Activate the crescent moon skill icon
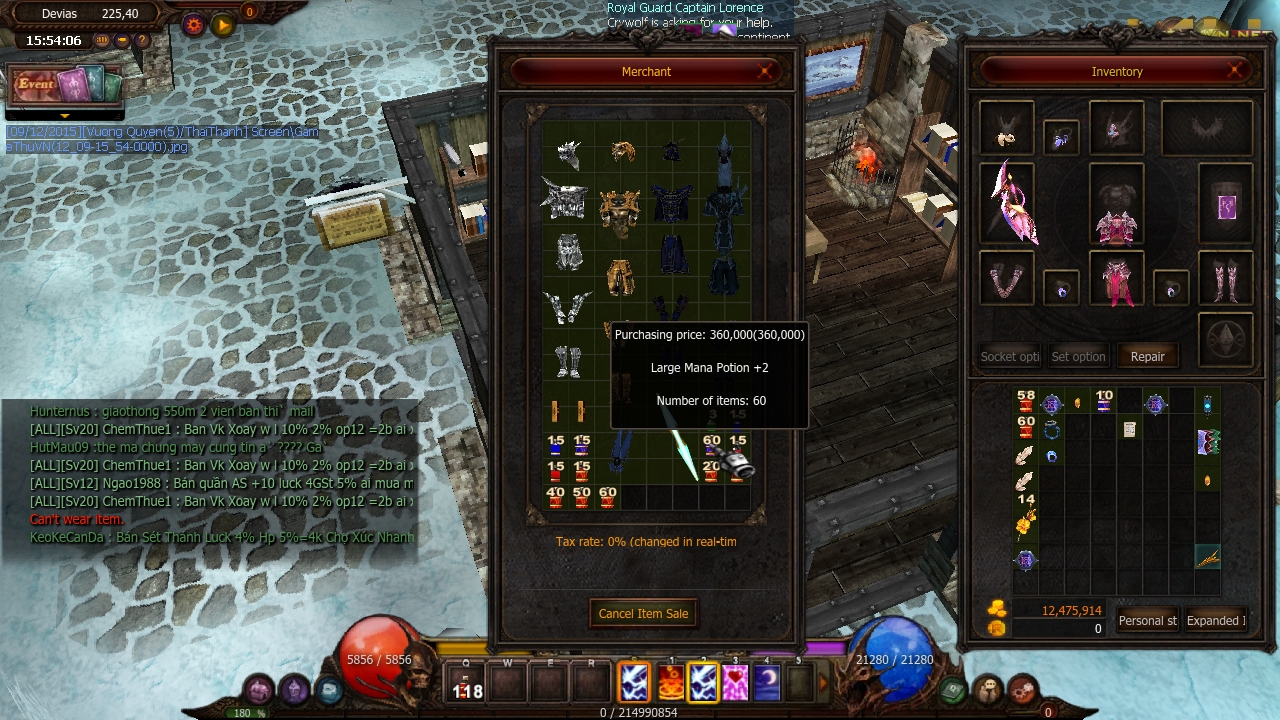The height and width of the screenshot is (720, 1280). (x=767, y=683)
